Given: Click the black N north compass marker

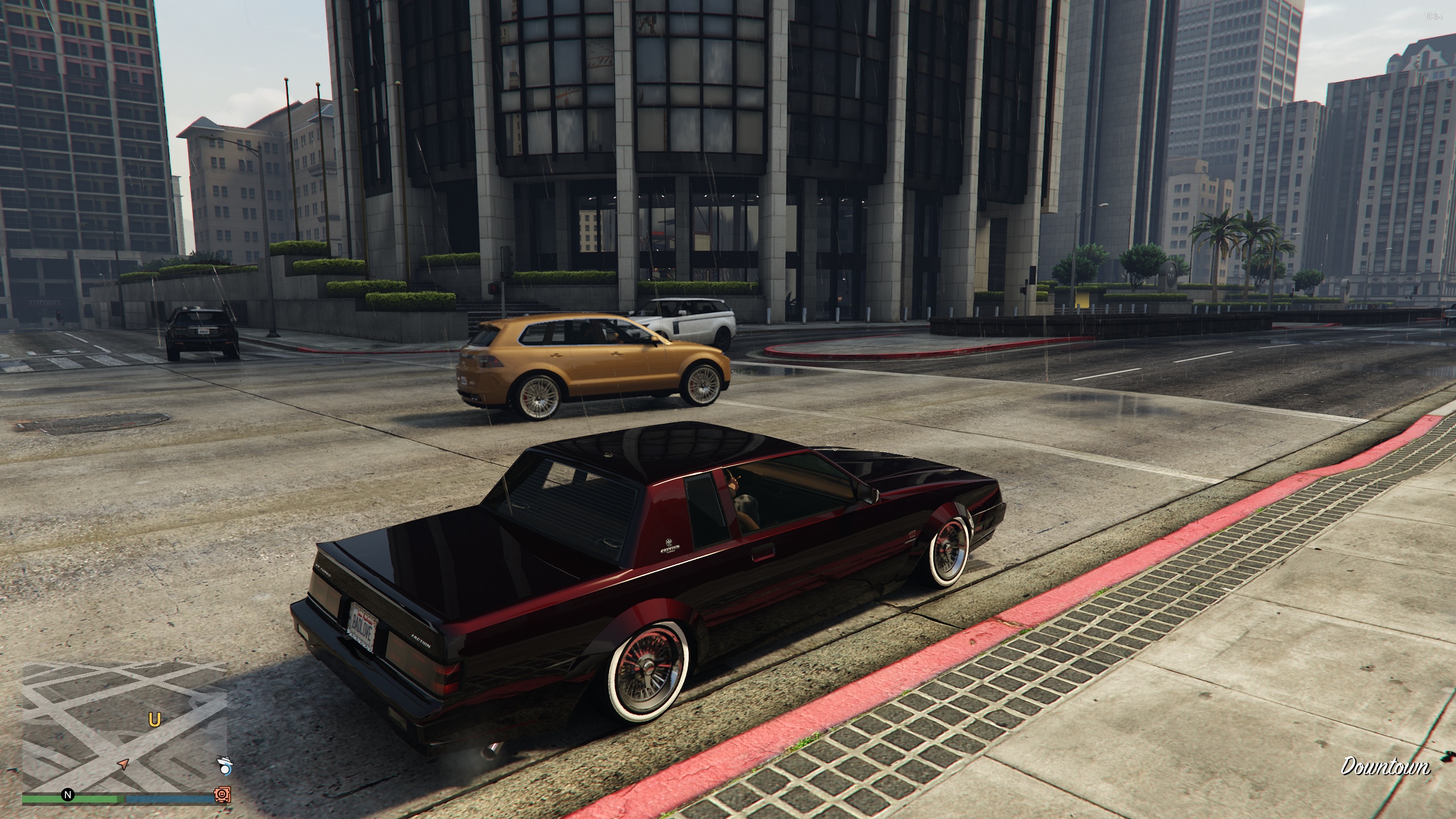Looking at the screenshot, I should (x=68, y=795).
